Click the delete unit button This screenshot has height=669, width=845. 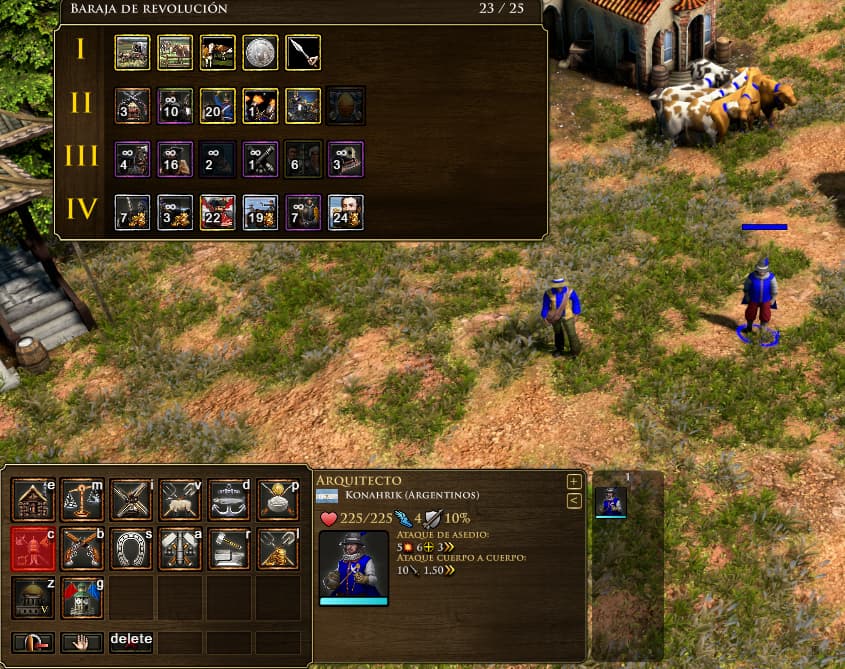(131, 640)
